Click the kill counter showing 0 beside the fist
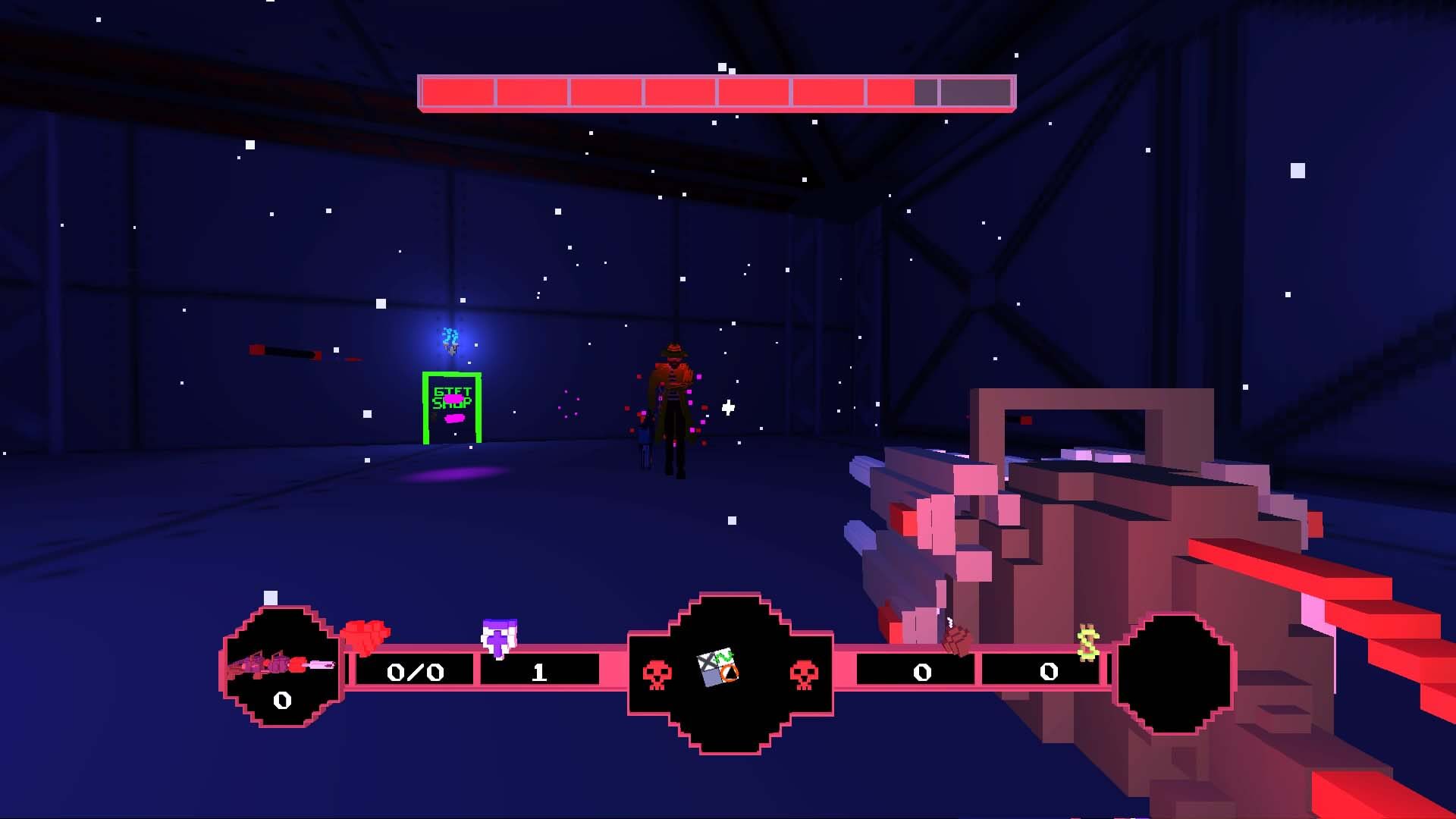 921,672
